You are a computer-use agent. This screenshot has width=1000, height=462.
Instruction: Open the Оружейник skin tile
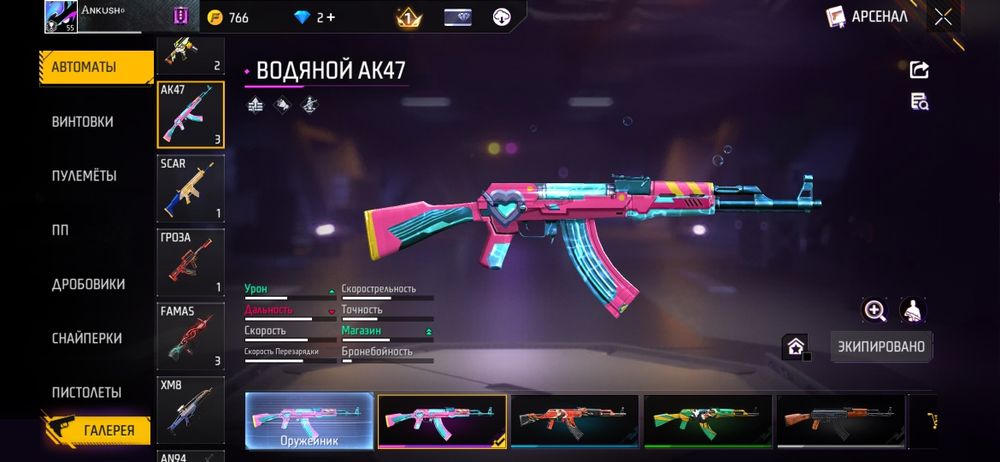(x=309, y=420)
